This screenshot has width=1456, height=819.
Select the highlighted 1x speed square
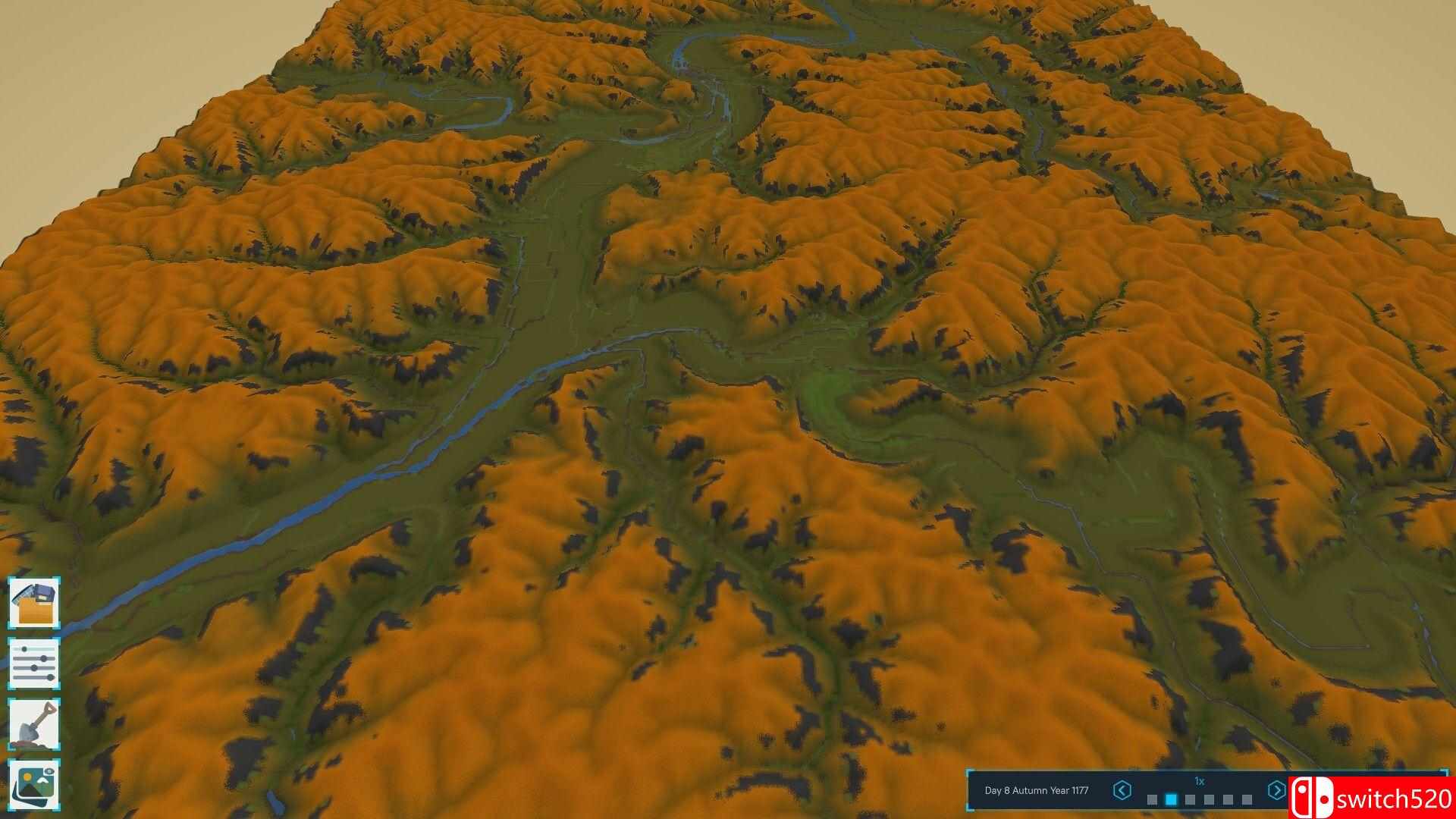pos(1171,799)
